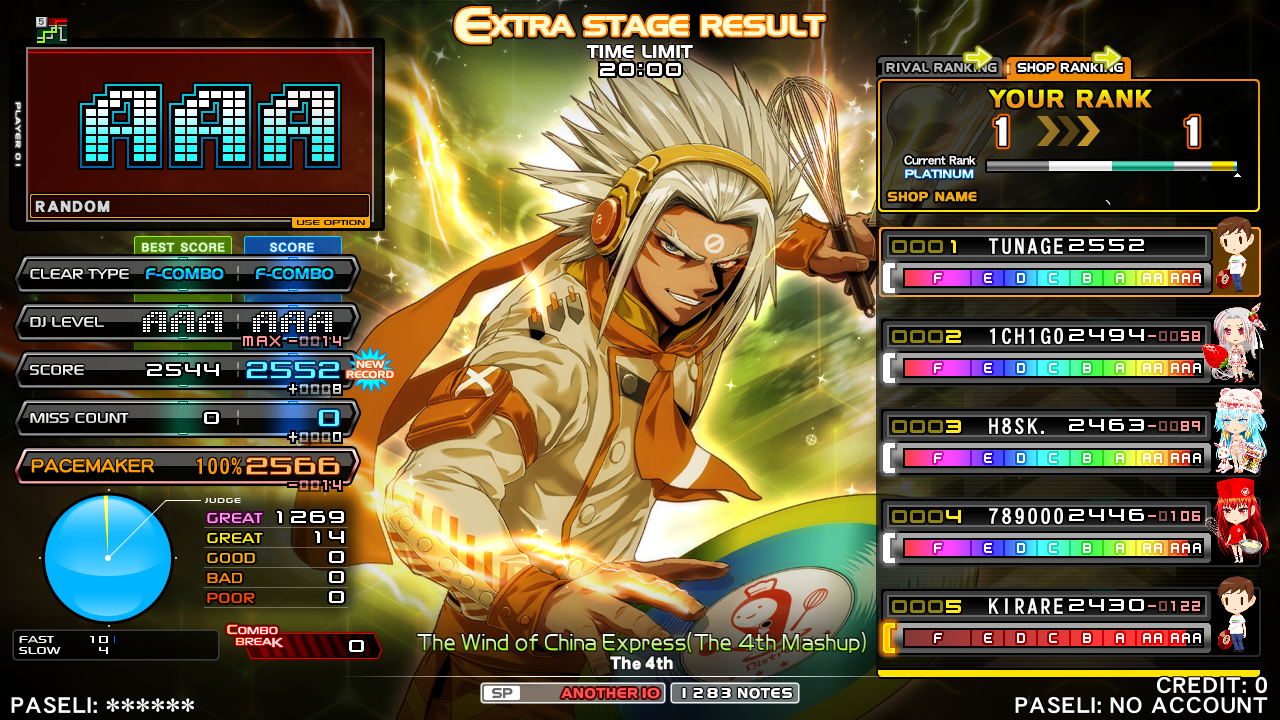Switch to the Rival Ranking tab

pos(938,68)
